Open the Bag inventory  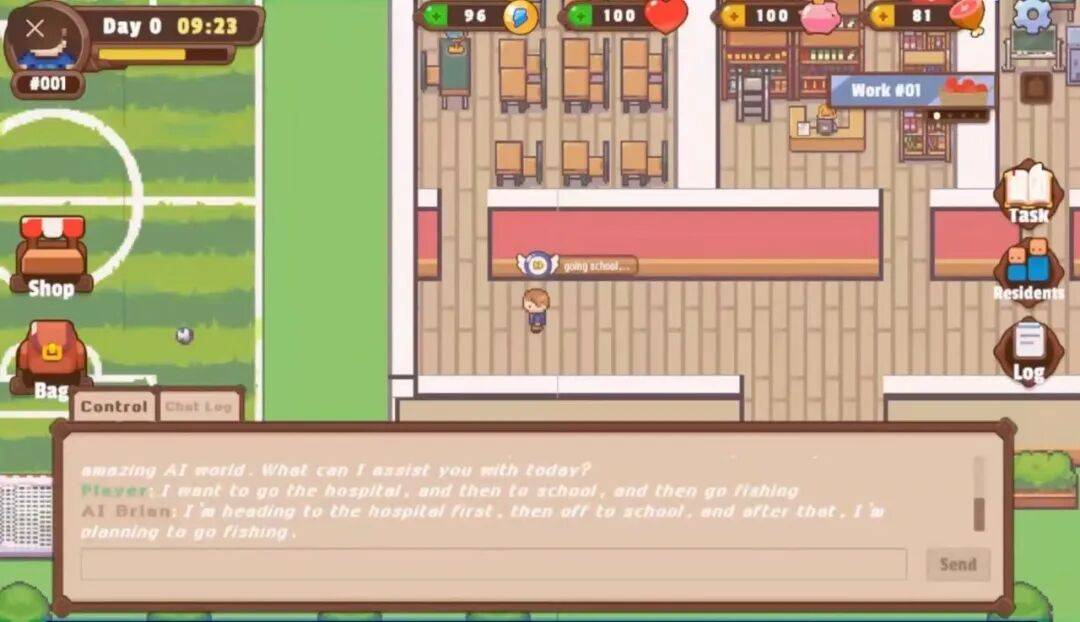pyautogui.click(x=51, y=360)
